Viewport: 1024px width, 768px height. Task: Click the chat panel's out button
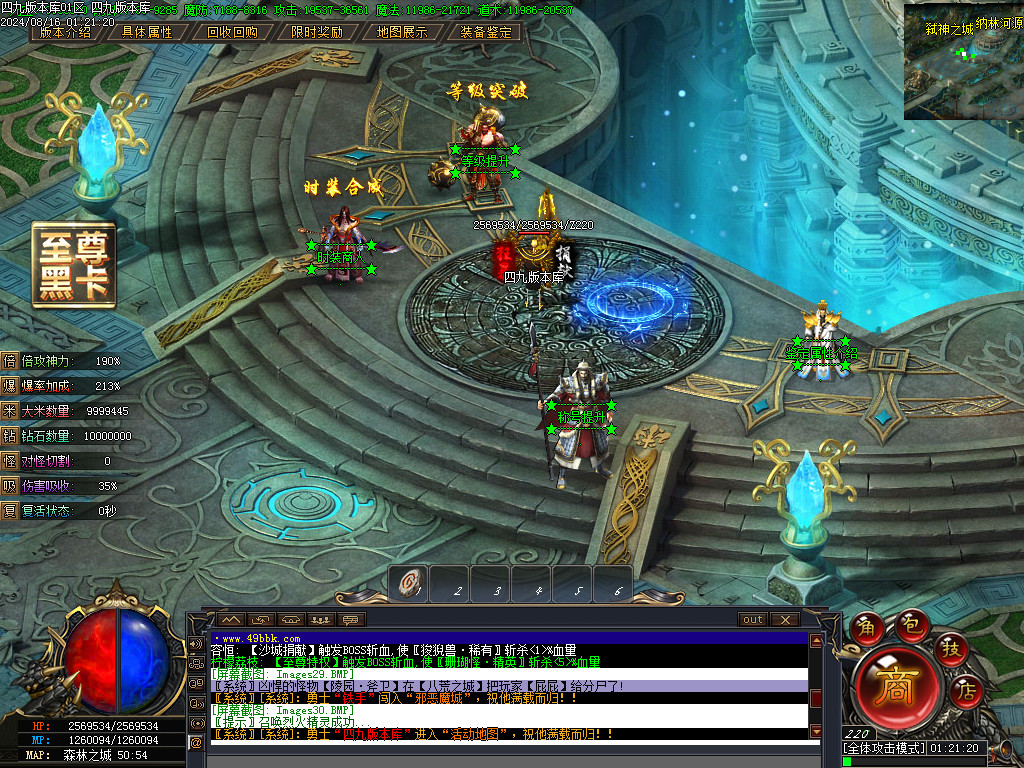click(x=753, y=620)
